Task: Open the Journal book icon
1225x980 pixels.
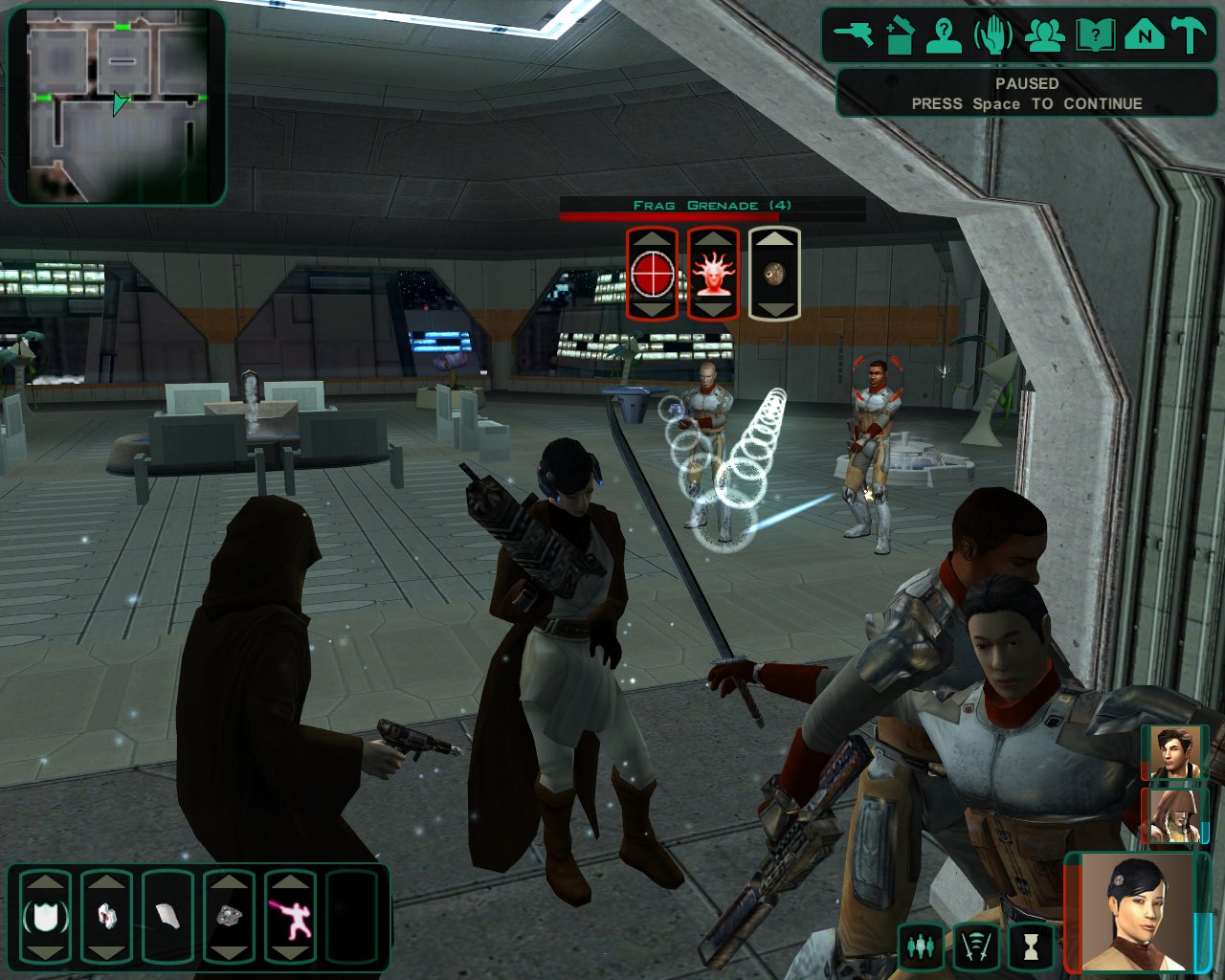Action: point(1094,35)
